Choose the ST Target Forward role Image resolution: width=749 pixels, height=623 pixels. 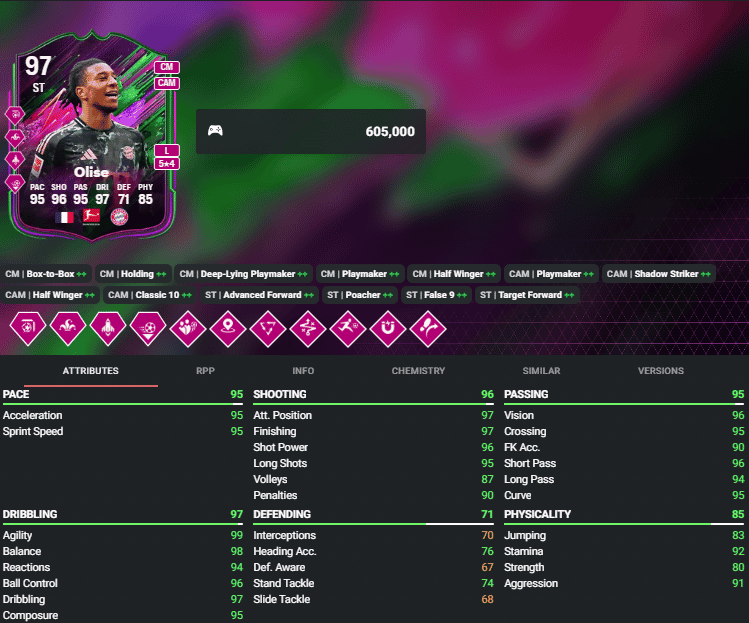pos(526,295)
